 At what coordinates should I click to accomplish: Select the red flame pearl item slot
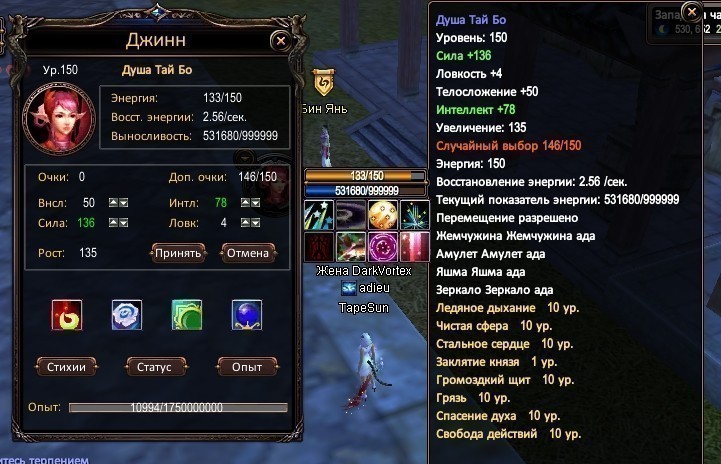pos(67,315)
